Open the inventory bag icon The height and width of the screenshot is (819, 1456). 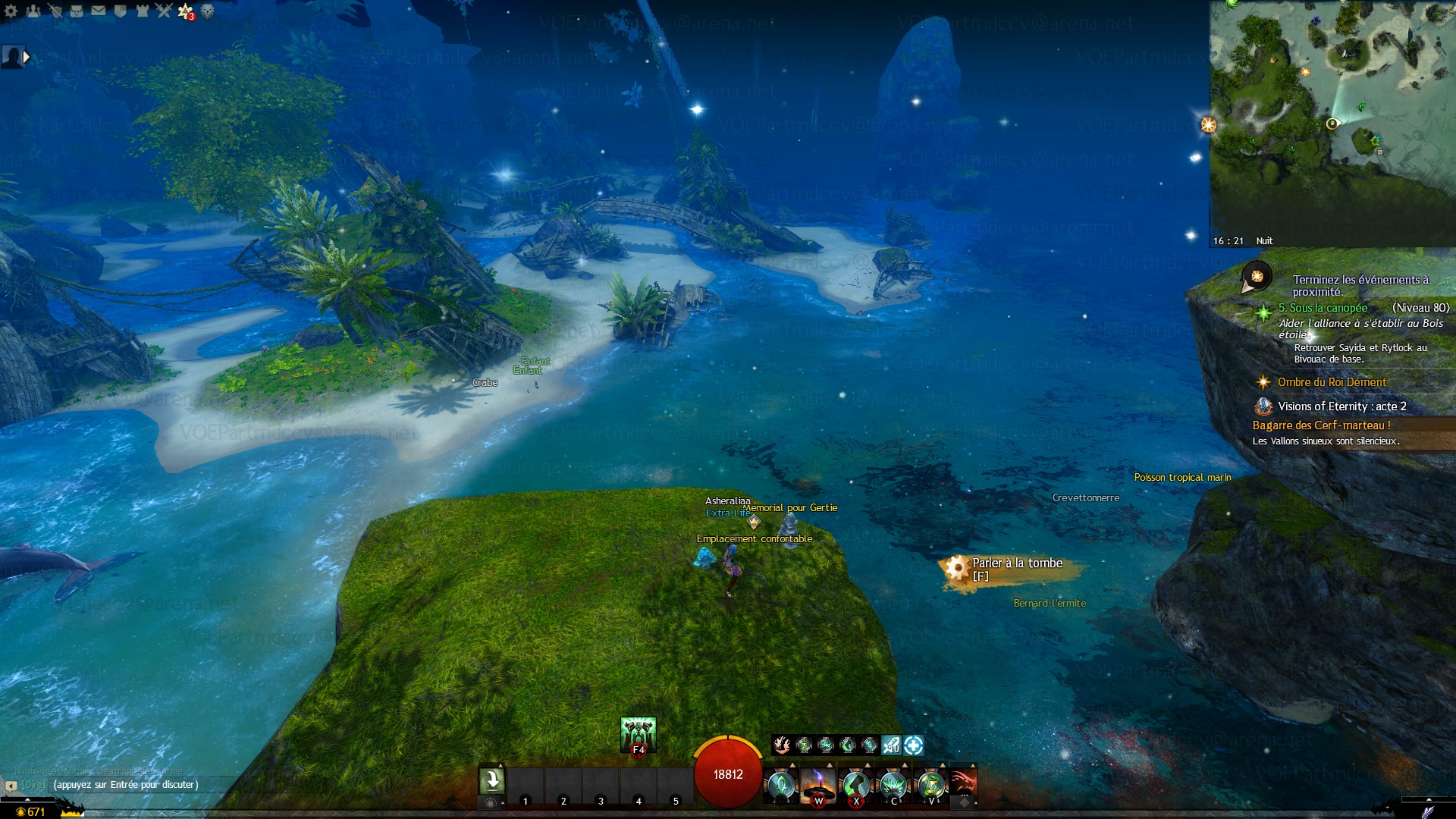[x=77, y=11]
